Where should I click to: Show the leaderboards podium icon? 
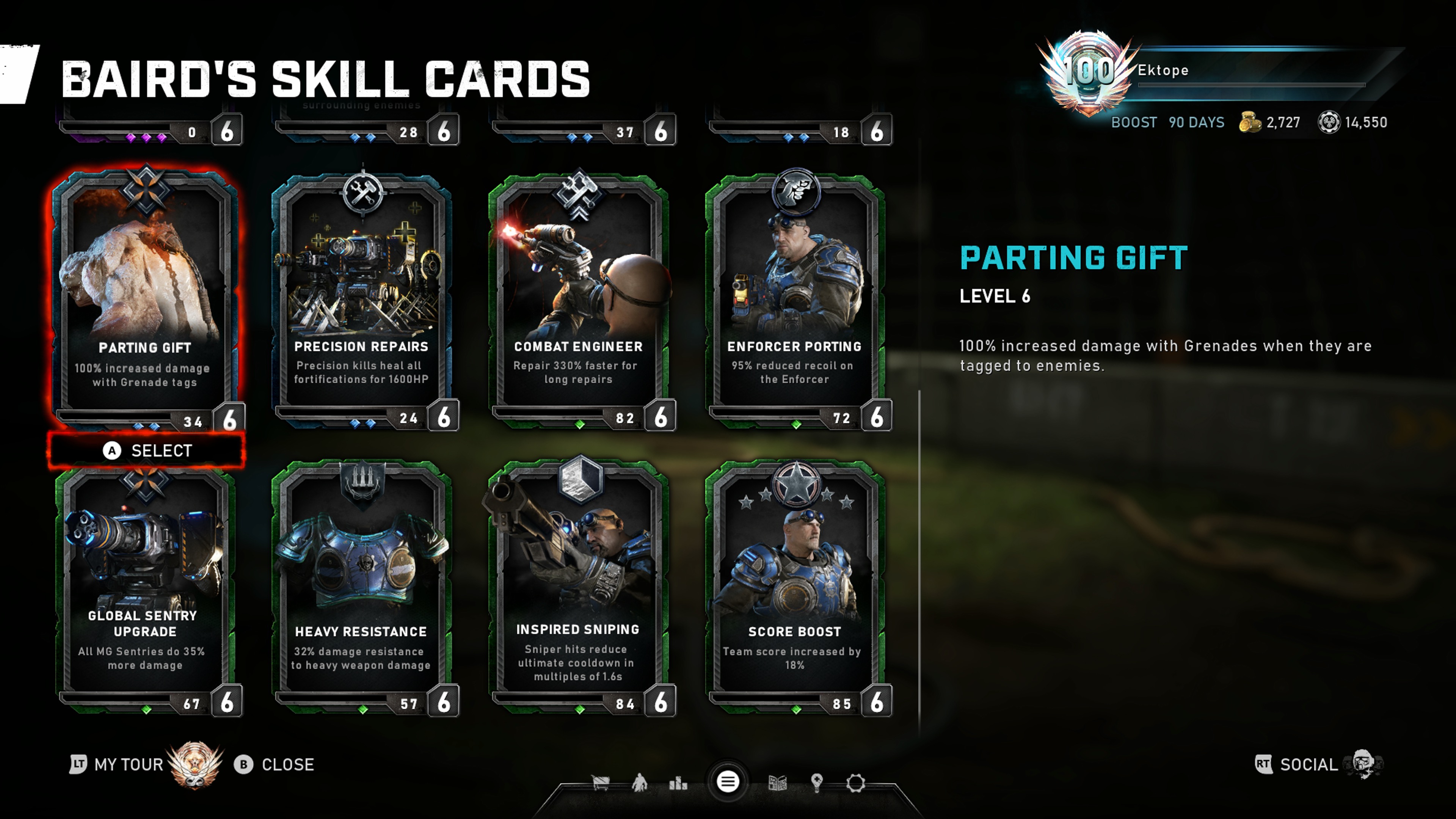click(678, 783)
